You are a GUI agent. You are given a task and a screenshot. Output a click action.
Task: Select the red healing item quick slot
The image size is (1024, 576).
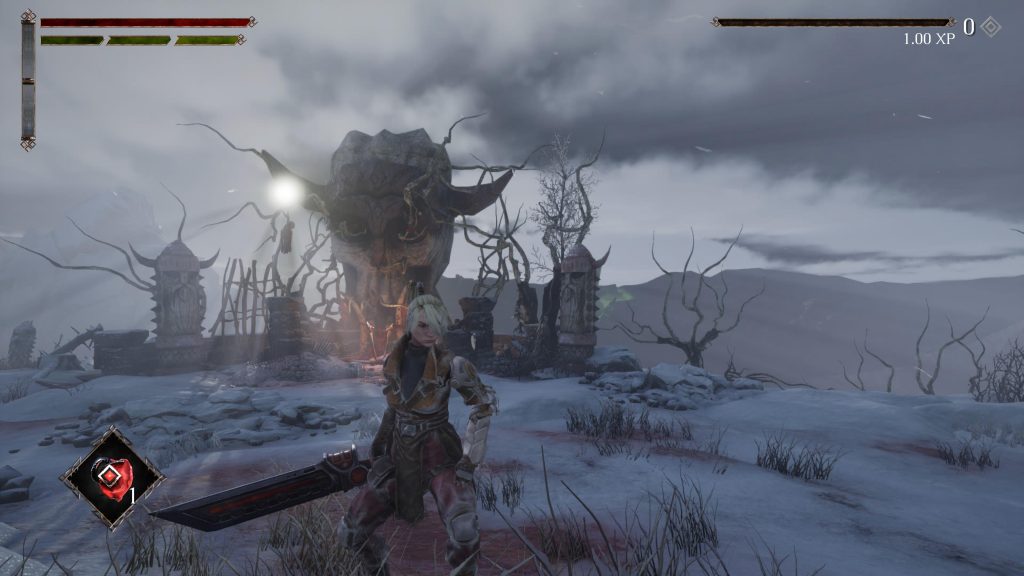[111, 477]
